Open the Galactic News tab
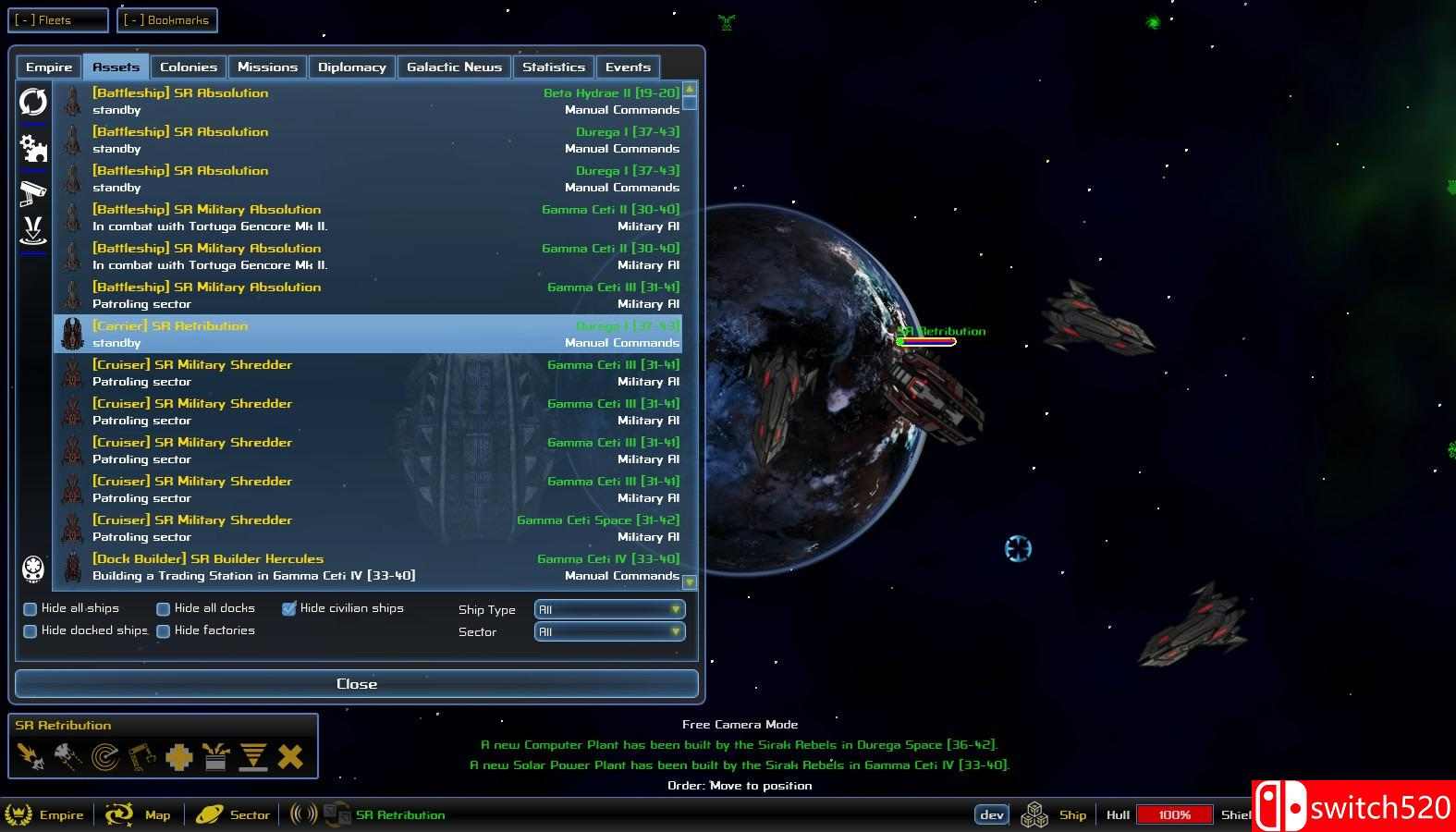The width and height of the screenshot is (1456, 832). [x=454, y=67]
